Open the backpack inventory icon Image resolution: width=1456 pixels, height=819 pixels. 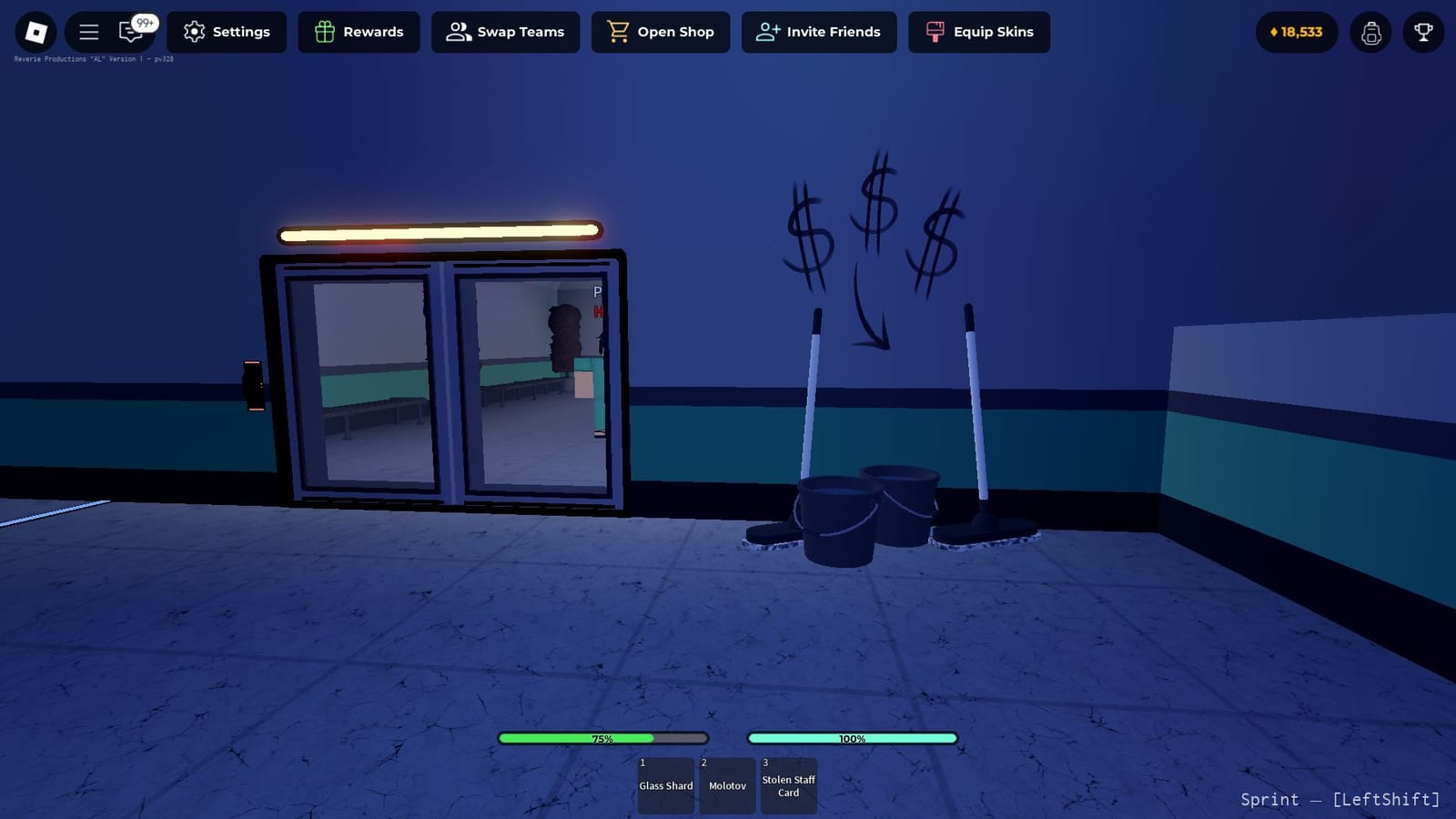1370,32
